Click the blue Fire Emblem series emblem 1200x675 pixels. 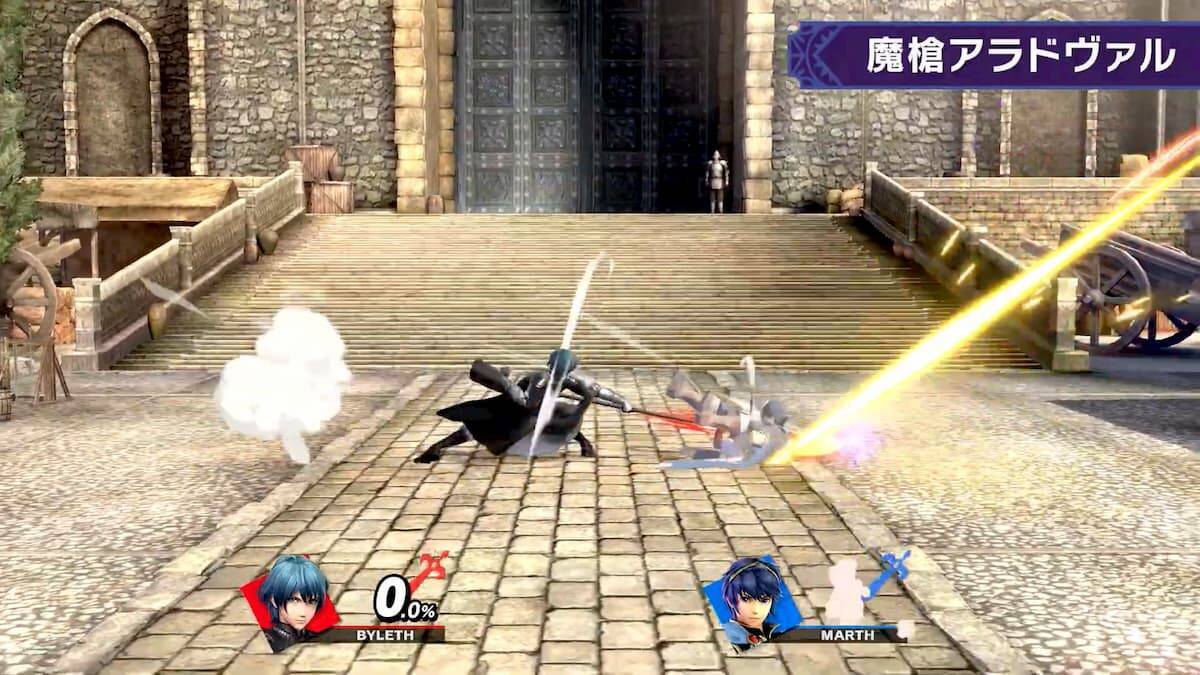coord(887,573)
